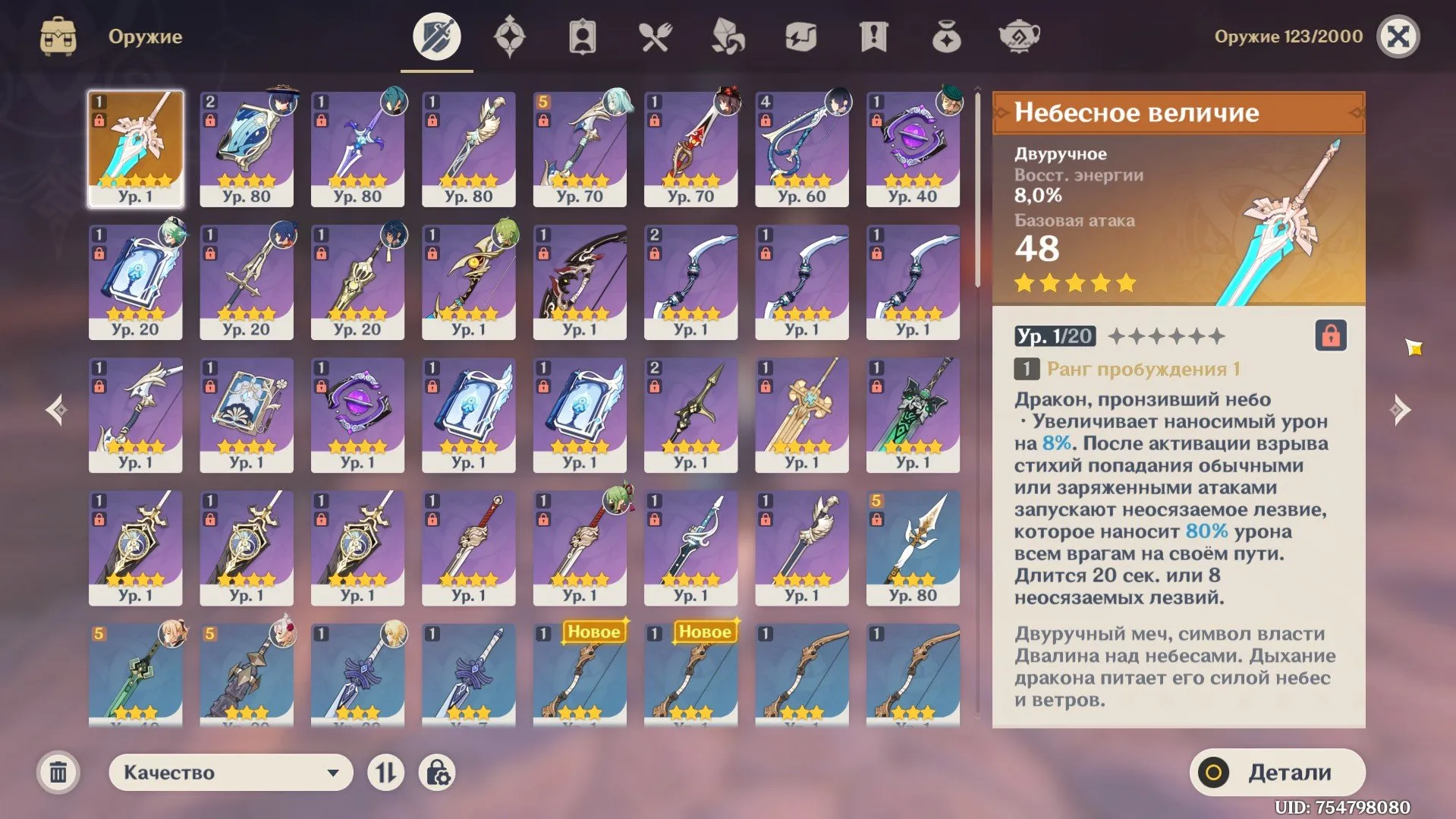Viewport: 1456px width, 819px height.
Task: Open the Качество sorting dropdown
Action: point(230,772)
